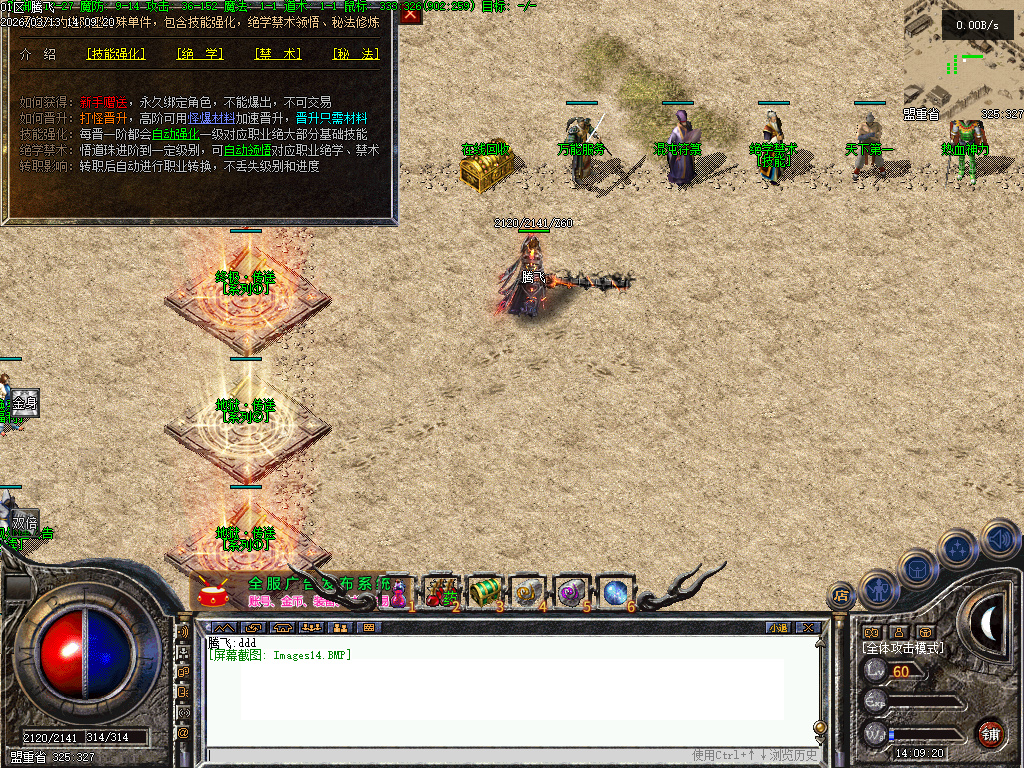Close the skill introduction panel

coord(411,14)
